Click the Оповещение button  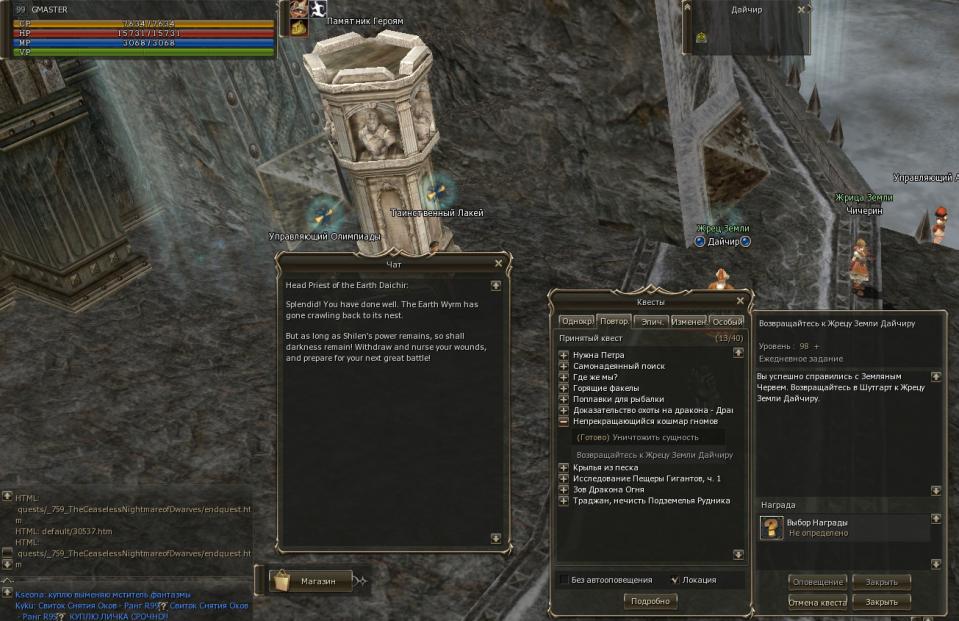point(817,582)
